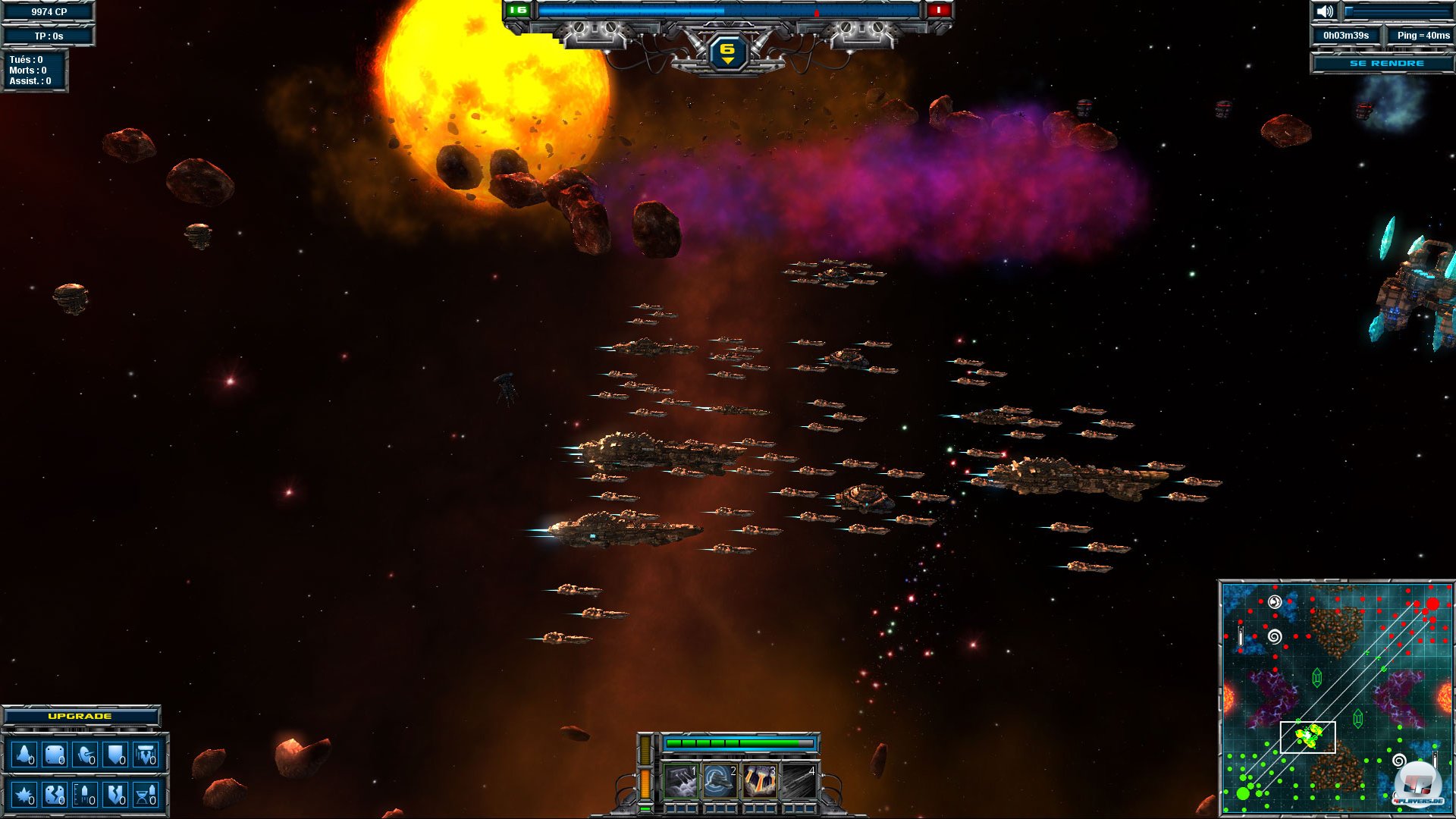The width and height of the screenshot is (1456, 819).
Task: Choose the armor plate upgrade
Action: [x=55, y=755]
